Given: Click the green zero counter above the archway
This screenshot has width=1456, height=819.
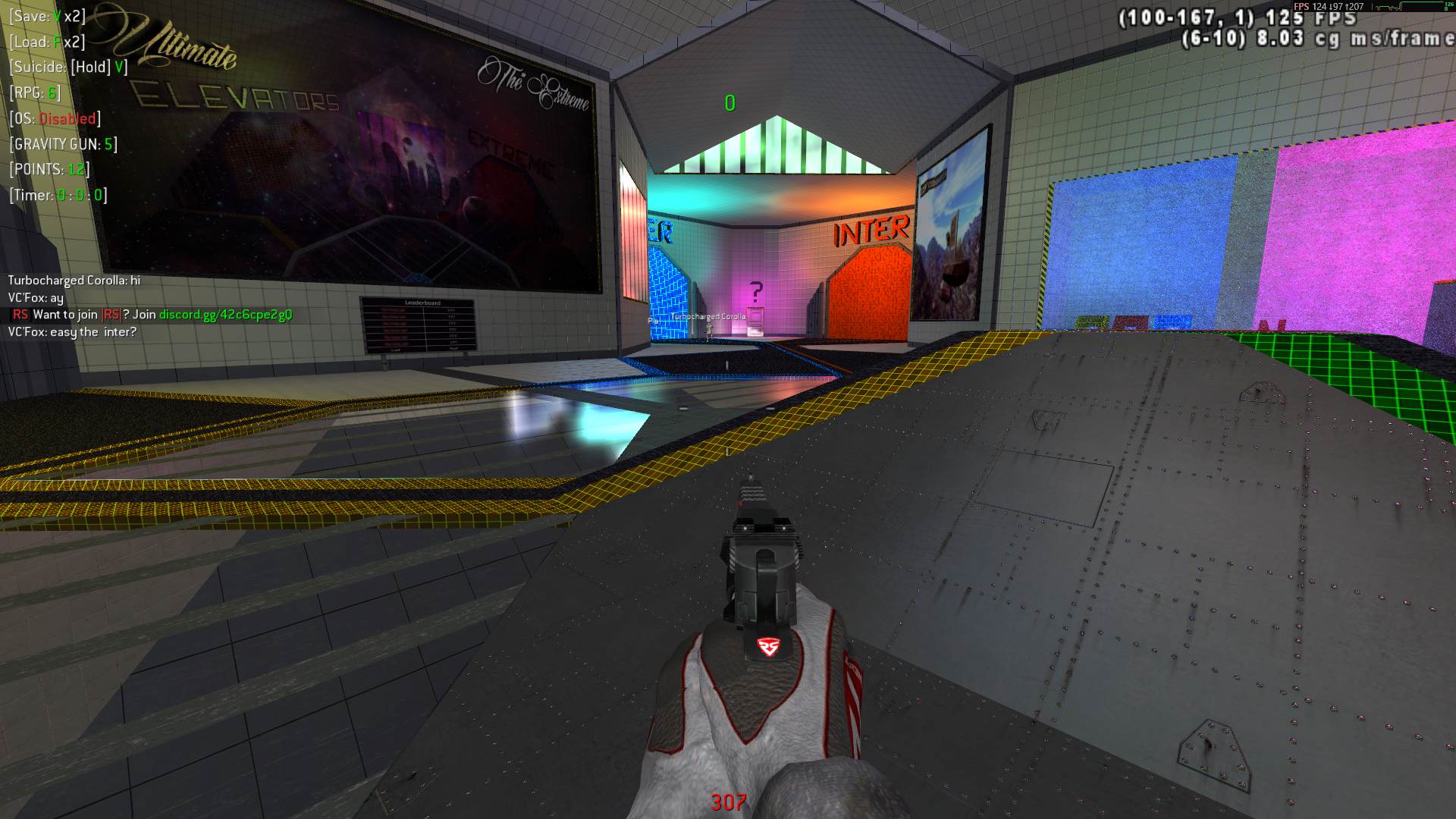Looking at the screenshot, I should [x=730, y=103].
